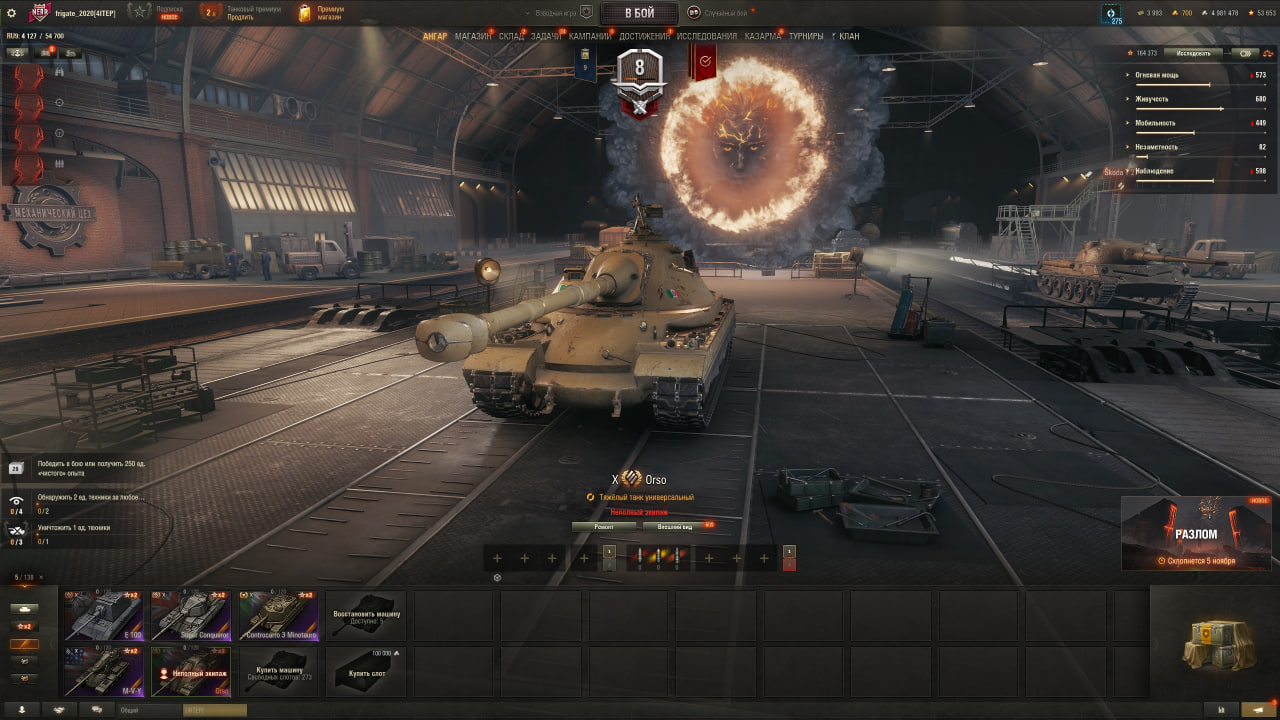Screen dimensions: 1280x720
Task: Select the E 100 tank in carousel
Action: click(x=104, y=615)
